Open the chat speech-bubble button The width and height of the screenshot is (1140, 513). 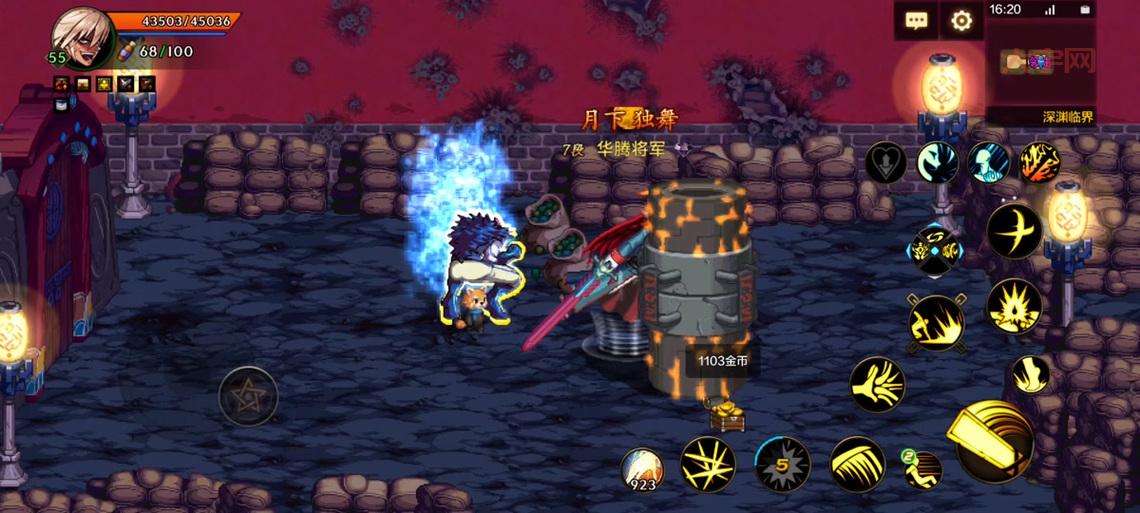916,20
